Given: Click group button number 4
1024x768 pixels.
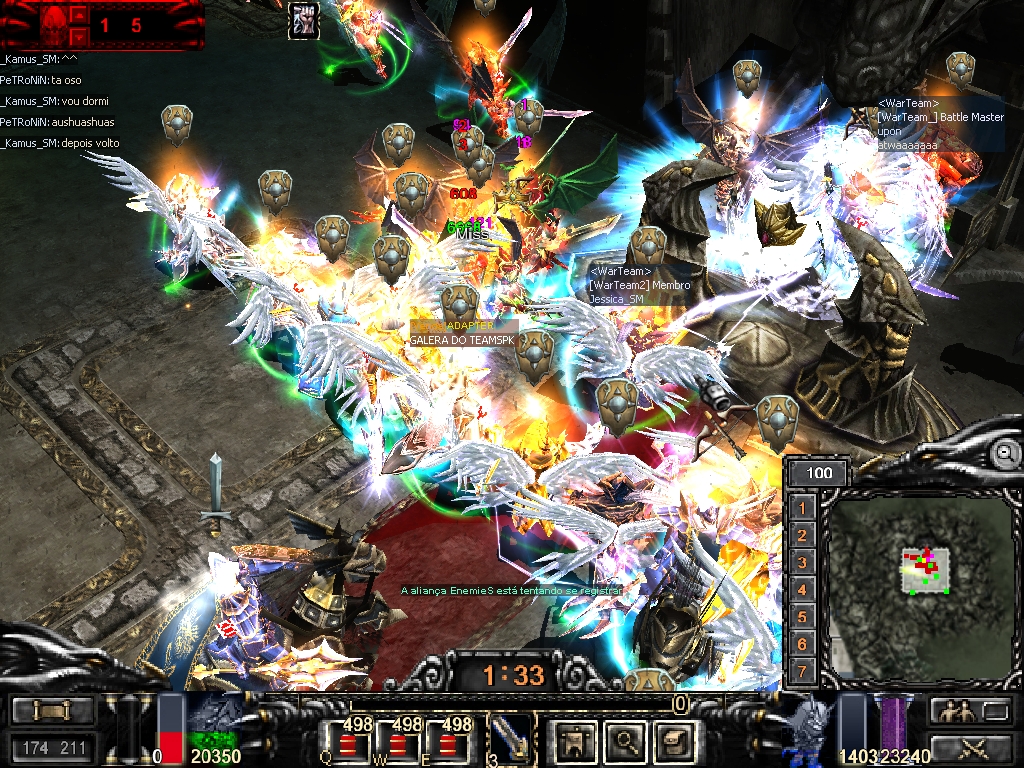Looking at the screenshot, I should coord(801,590).
